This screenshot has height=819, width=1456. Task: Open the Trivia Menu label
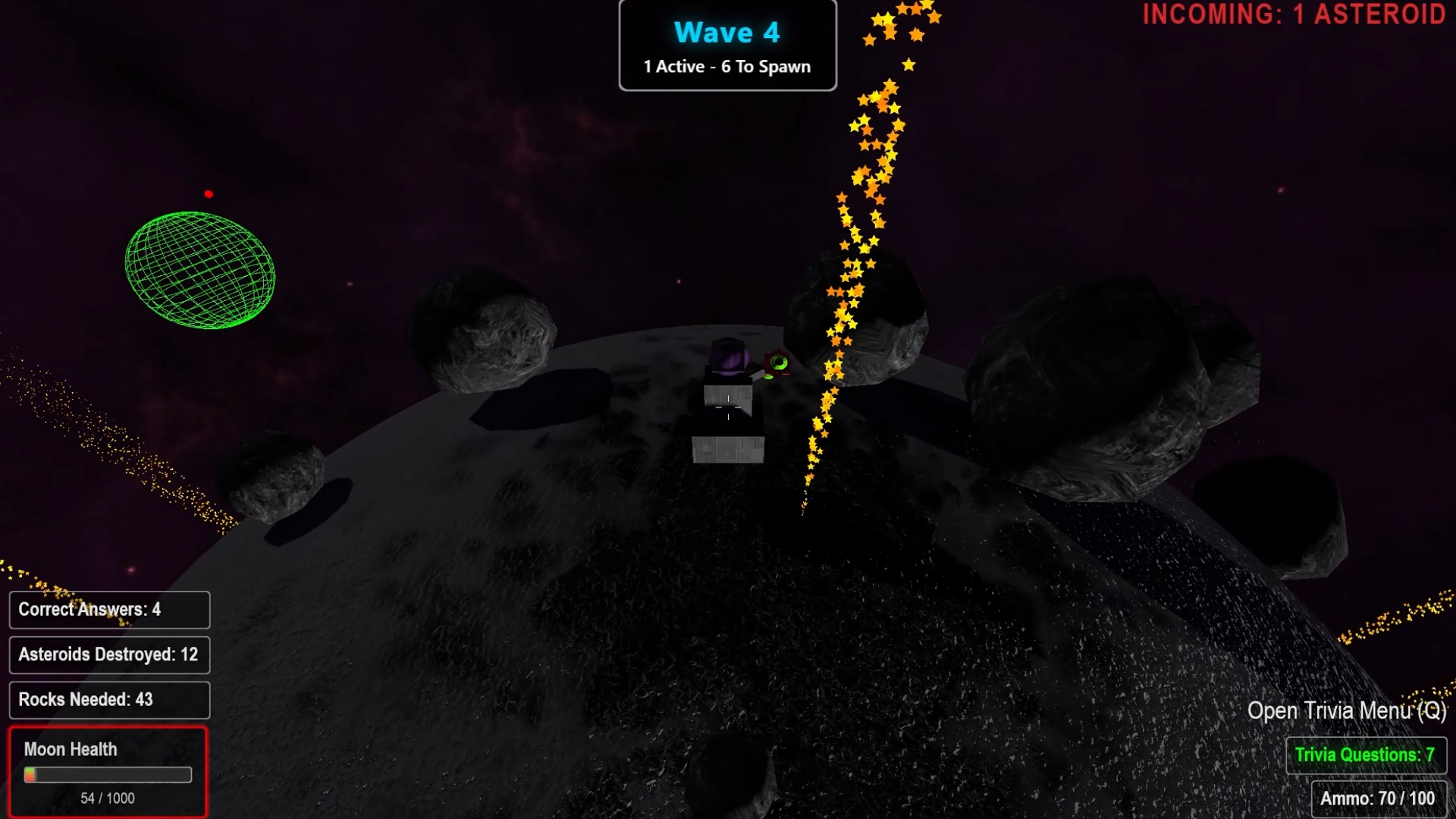[1346, 711]
